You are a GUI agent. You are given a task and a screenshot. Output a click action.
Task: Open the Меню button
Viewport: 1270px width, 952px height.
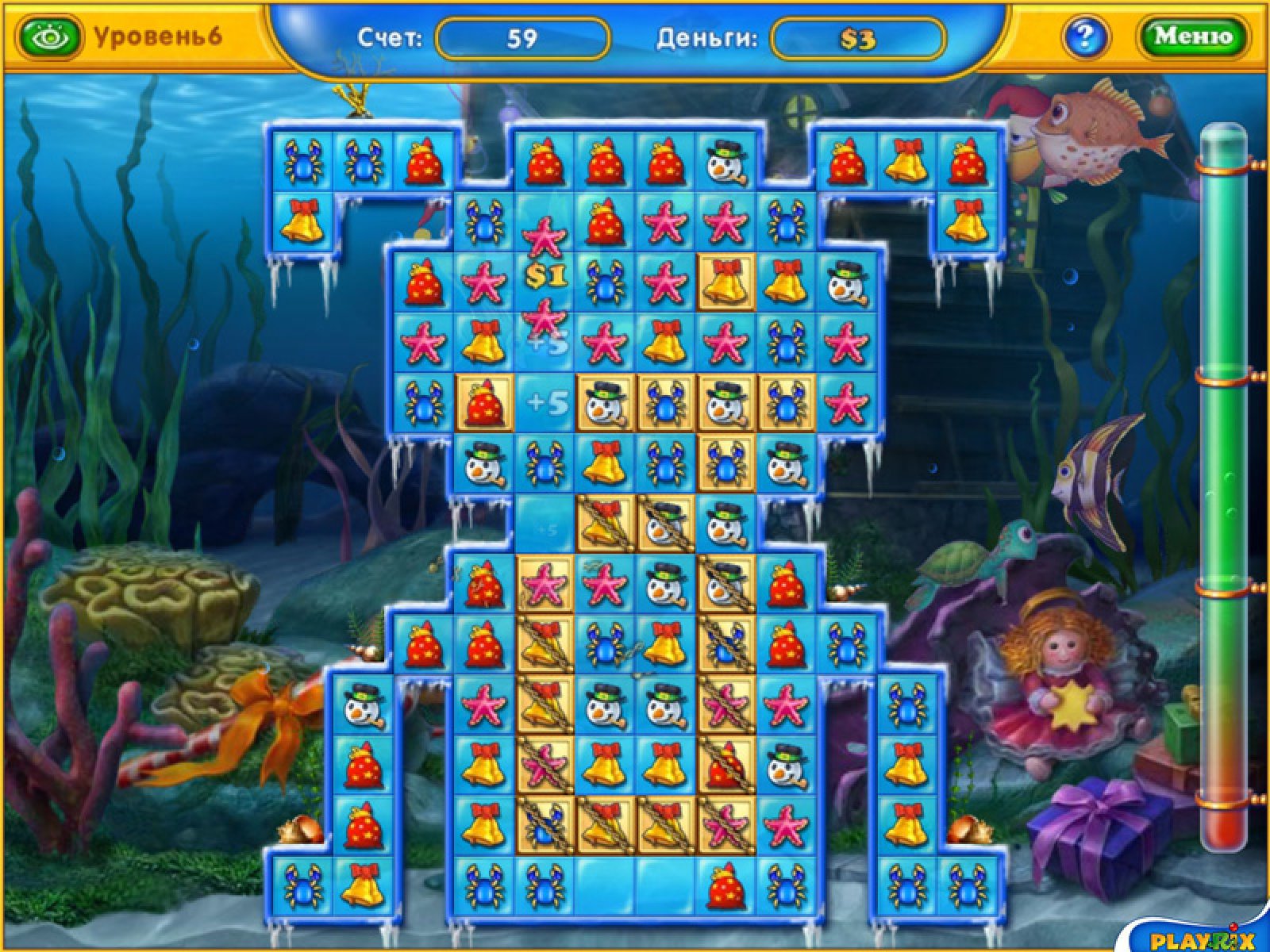(1193, 36)
